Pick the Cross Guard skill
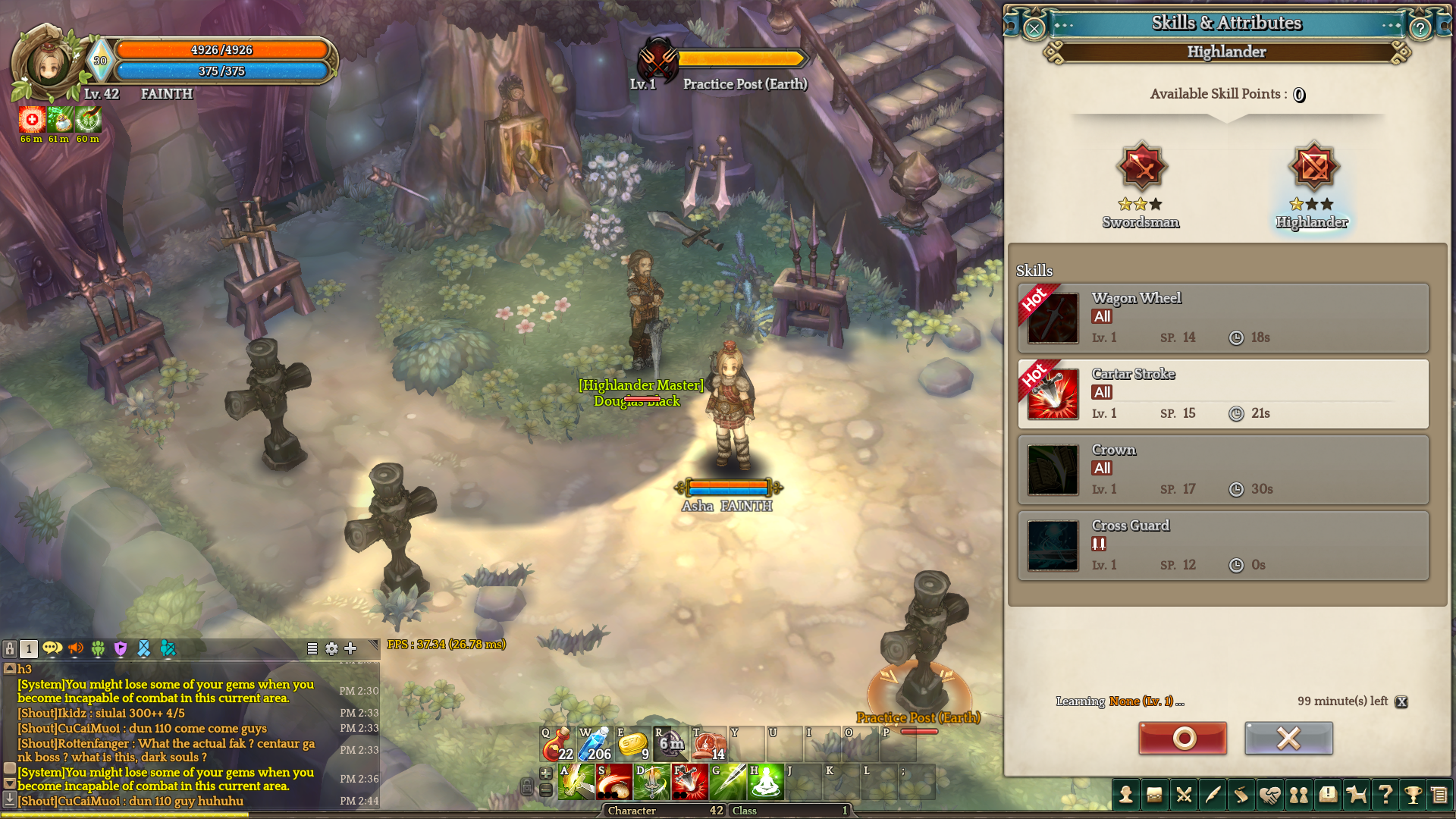 point(1222,546)
